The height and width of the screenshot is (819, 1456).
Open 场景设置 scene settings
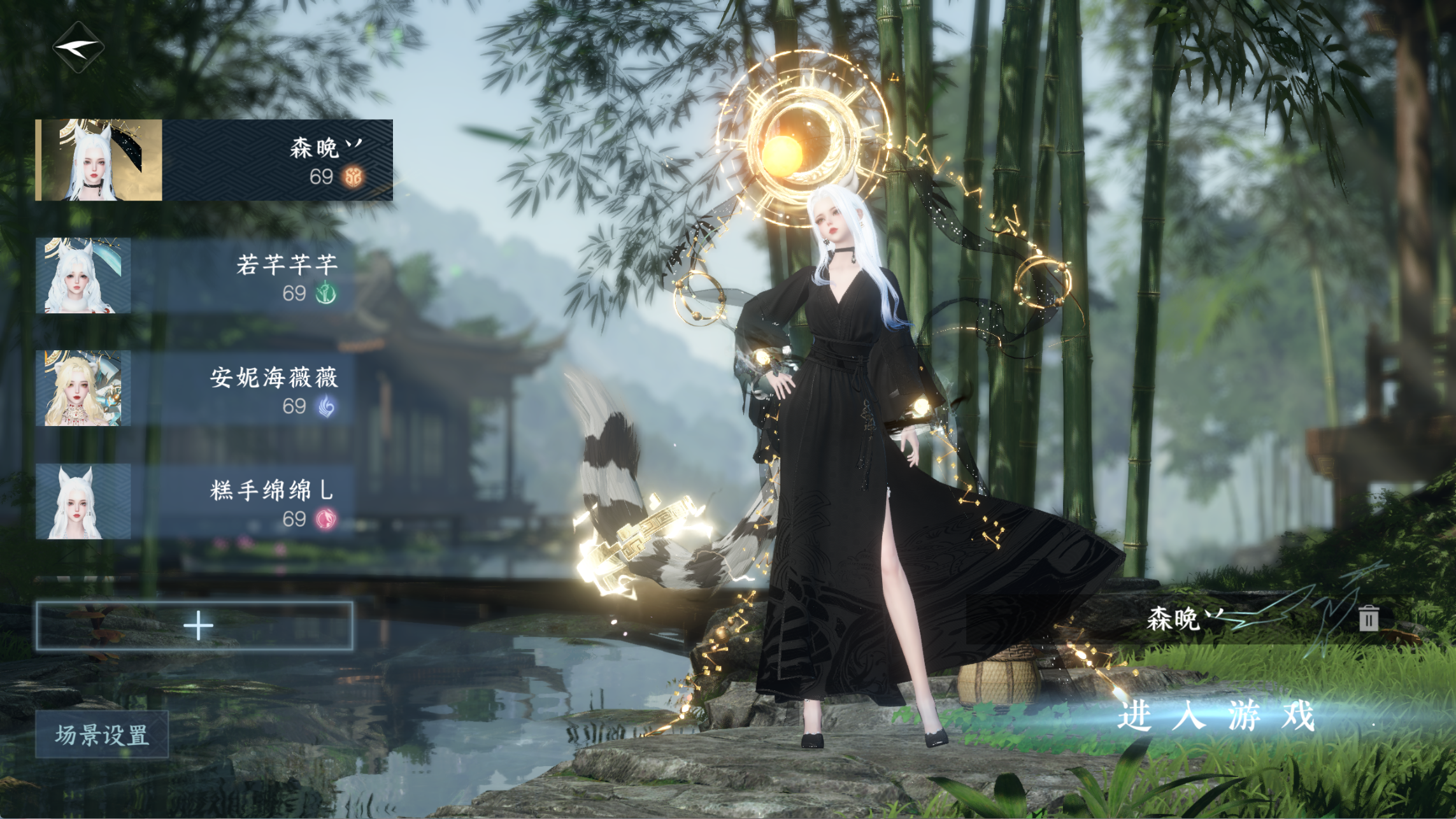pos(102,735)
